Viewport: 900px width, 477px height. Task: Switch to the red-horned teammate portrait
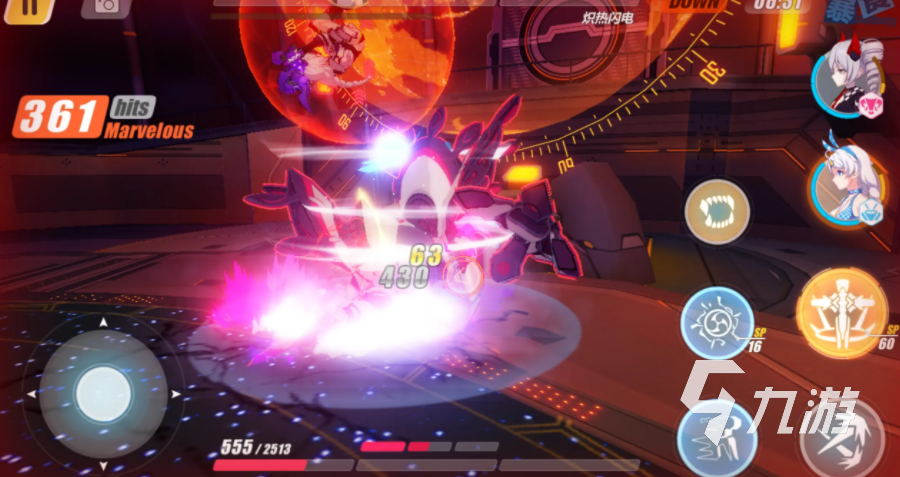click(x=848, y=78)
